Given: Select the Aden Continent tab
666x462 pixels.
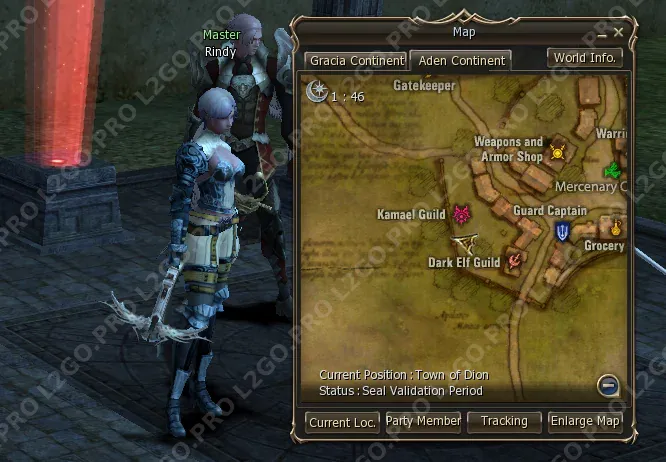Looking at the screenshot, I should coord(460,61).
